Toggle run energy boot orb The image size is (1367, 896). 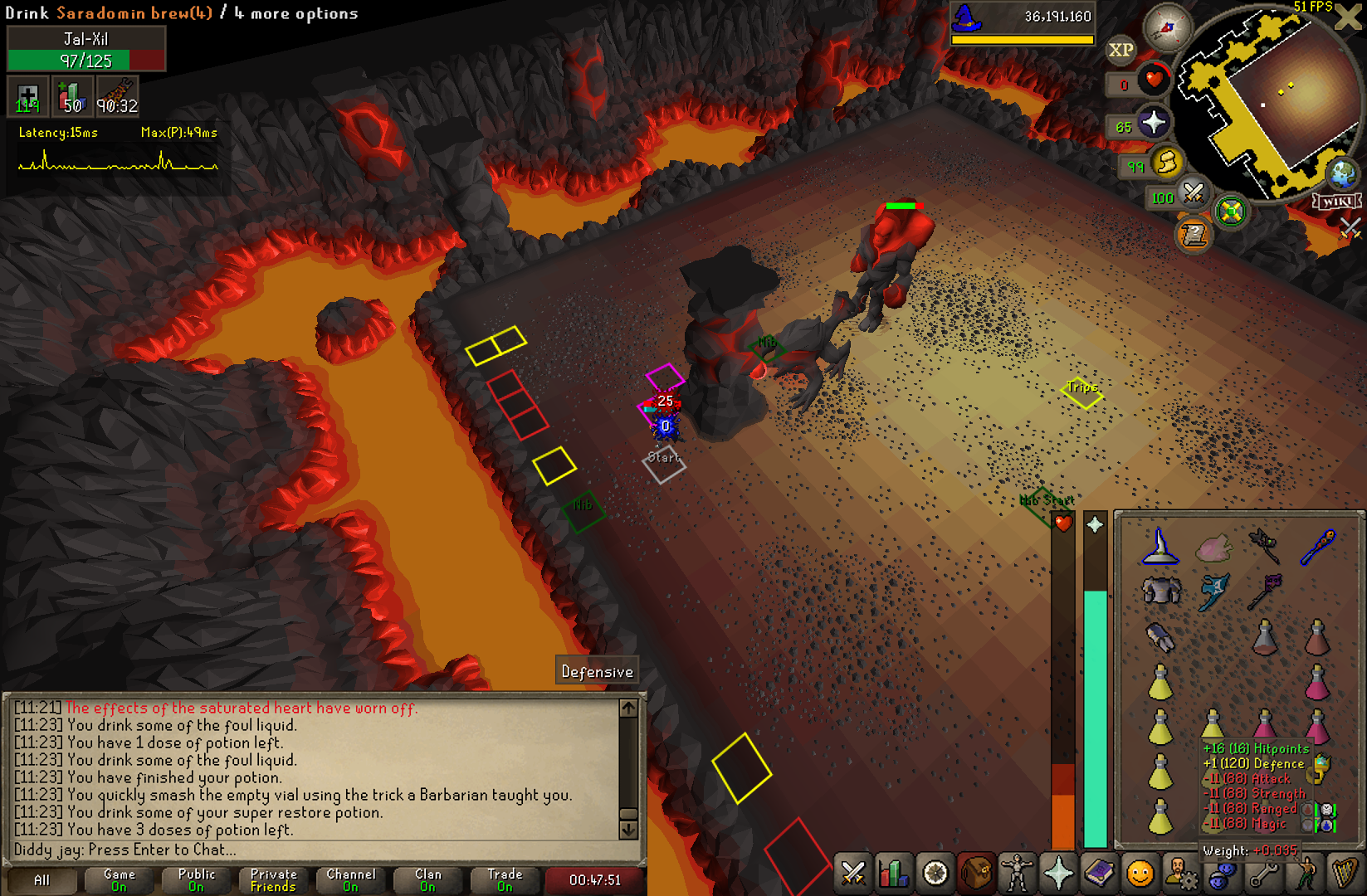tap(1166, 163)
